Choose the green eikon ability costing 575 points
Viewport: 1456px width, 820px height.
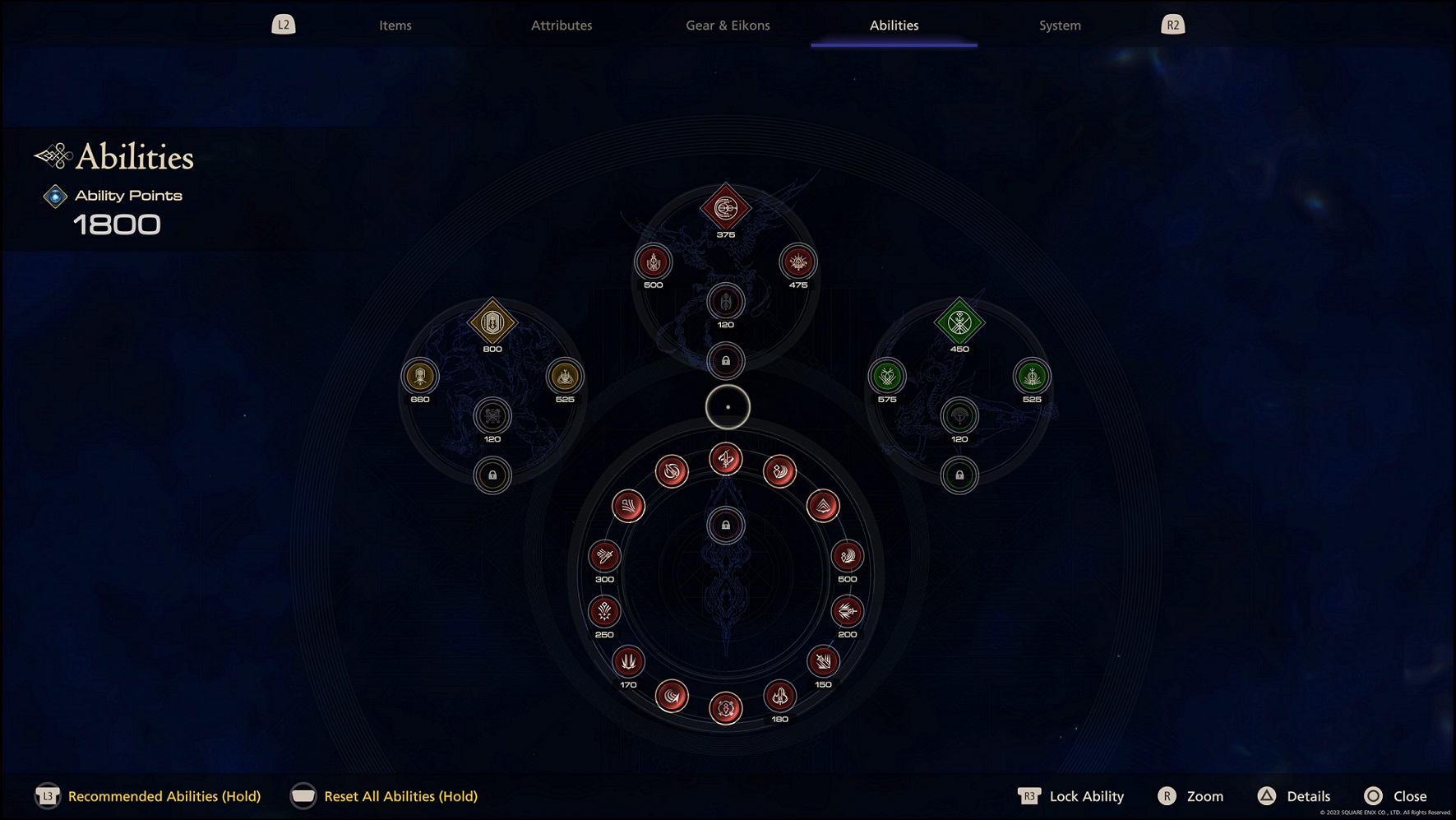coord(885,378)
